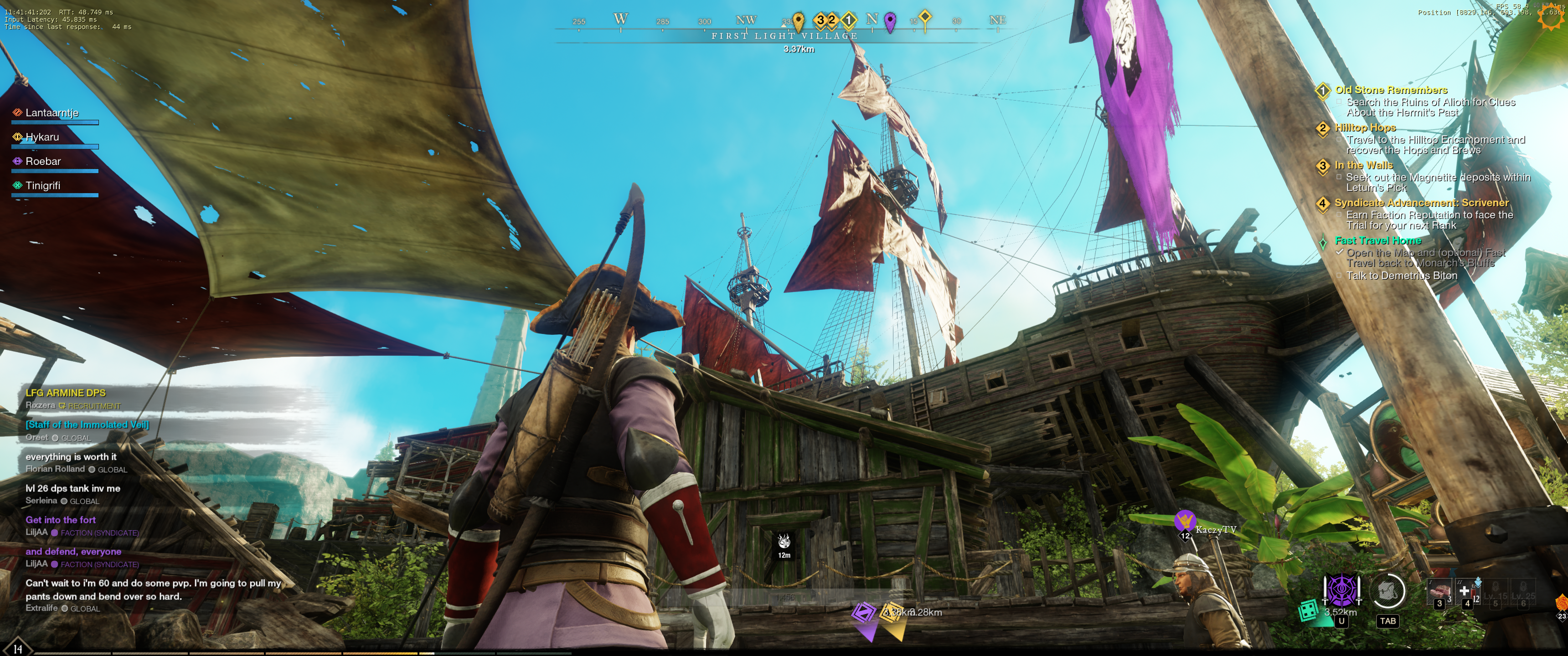Screen dimensions: 1568x656
Task: Select Tinigrifi in the party list
Action: pyautogui.click(x=42, y=185)
